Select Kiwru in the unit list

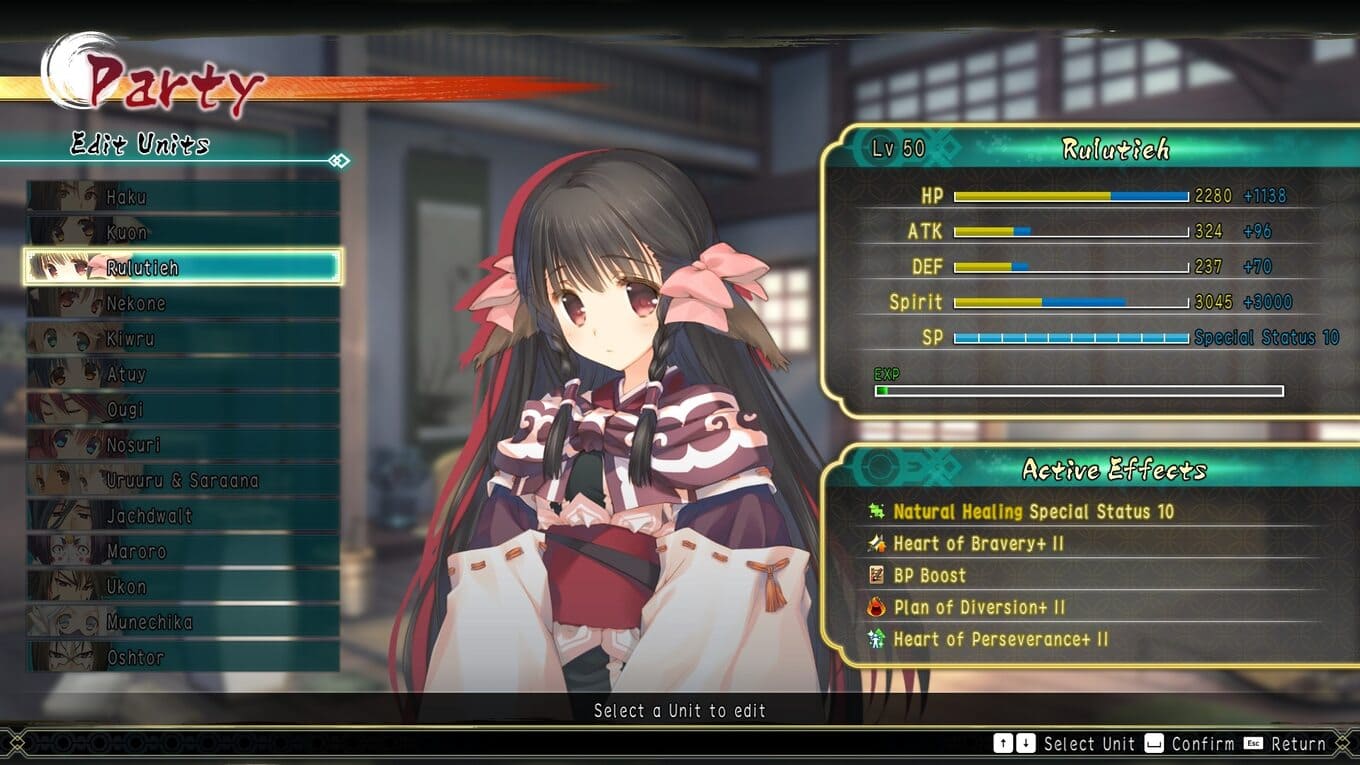[x=183, y=339]
